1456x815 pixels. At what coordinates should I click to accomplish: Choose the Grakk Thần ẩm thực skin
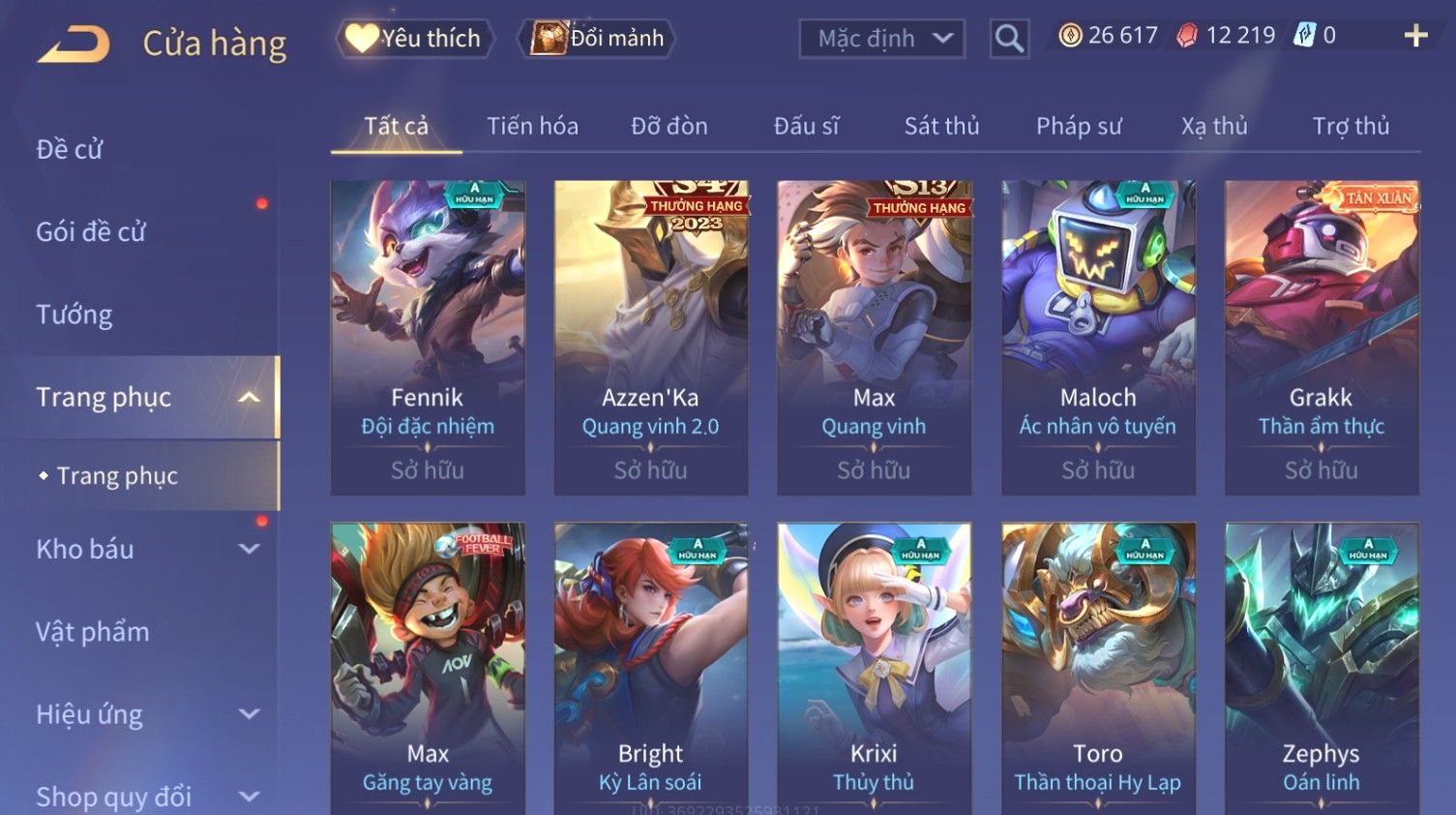1322,337
